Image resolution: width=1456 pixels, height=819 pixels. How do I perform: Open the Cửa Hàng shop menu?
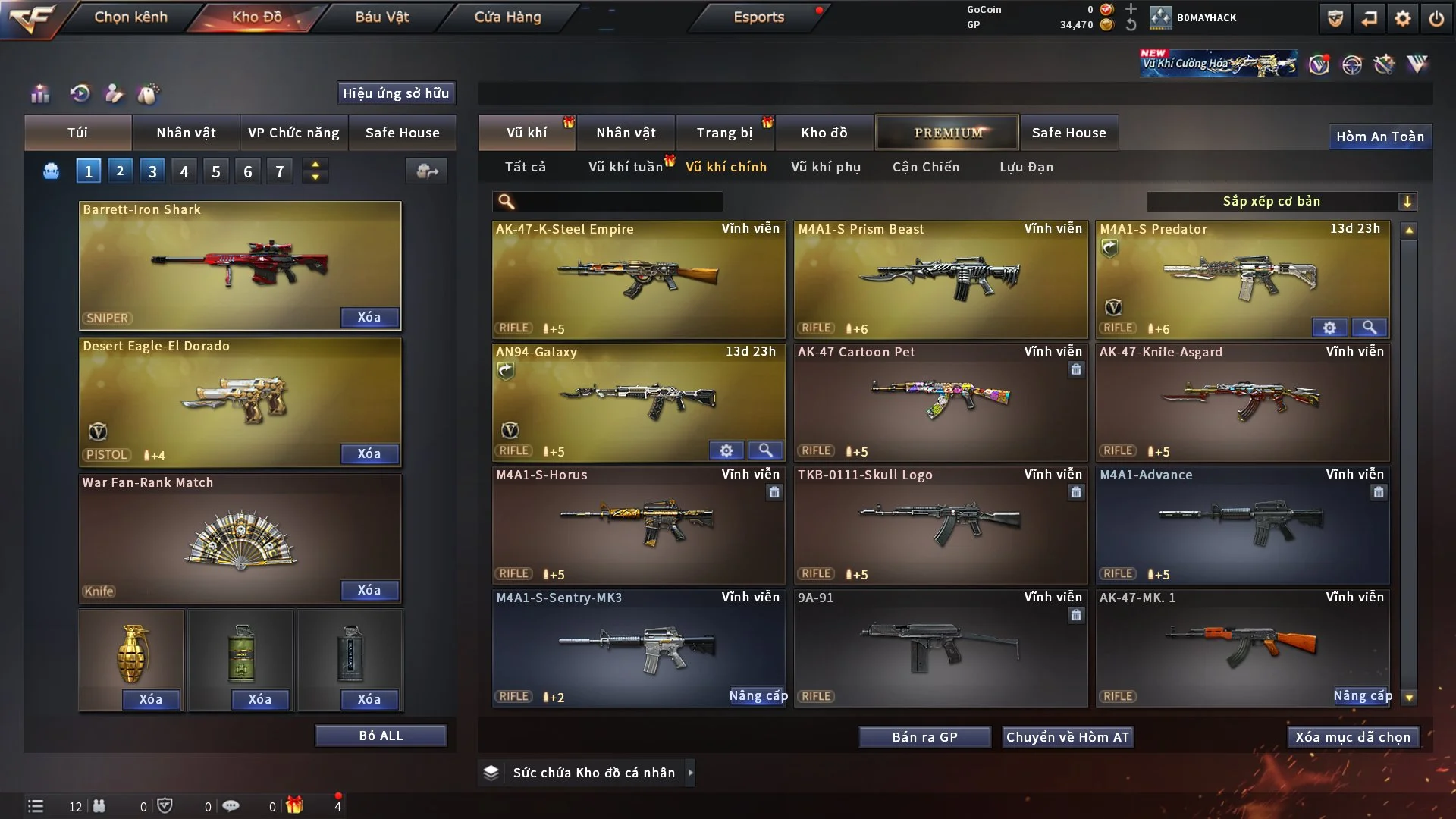coord(507,17)
